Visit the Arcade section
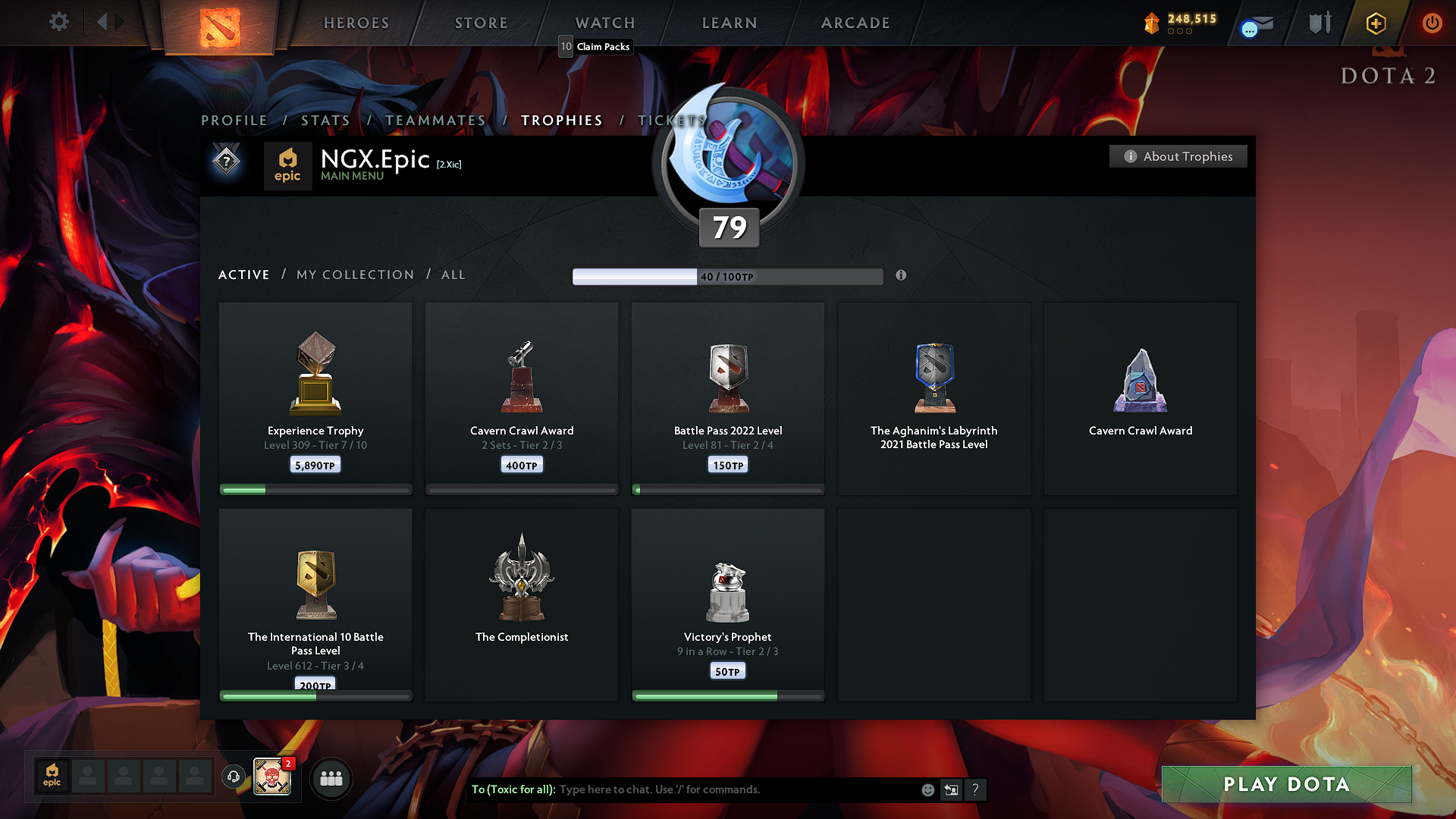The width and height of the screenshot is (1456, 819). click(855, 24)
